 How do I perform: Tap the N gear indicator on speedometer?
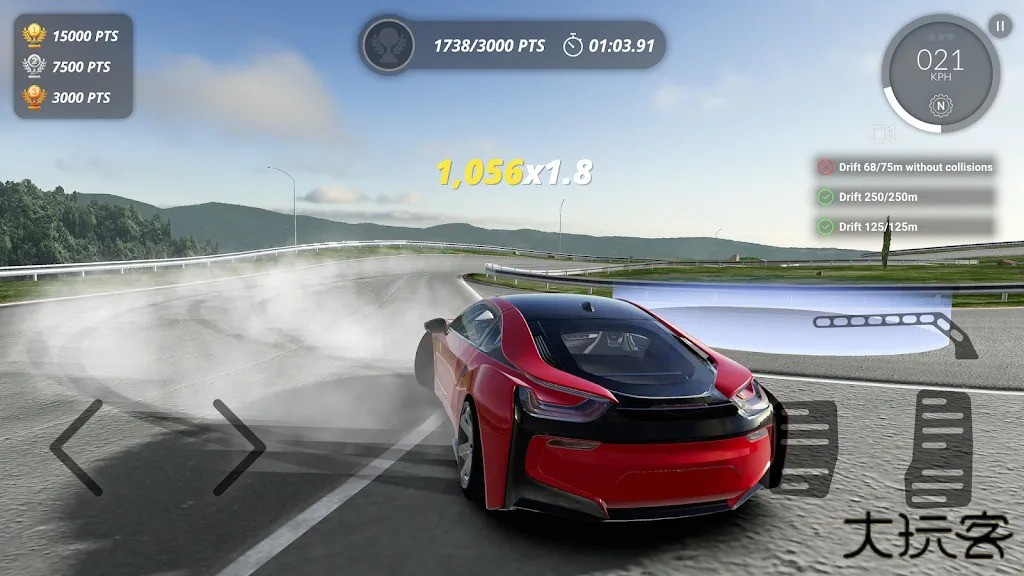(939, 105)
